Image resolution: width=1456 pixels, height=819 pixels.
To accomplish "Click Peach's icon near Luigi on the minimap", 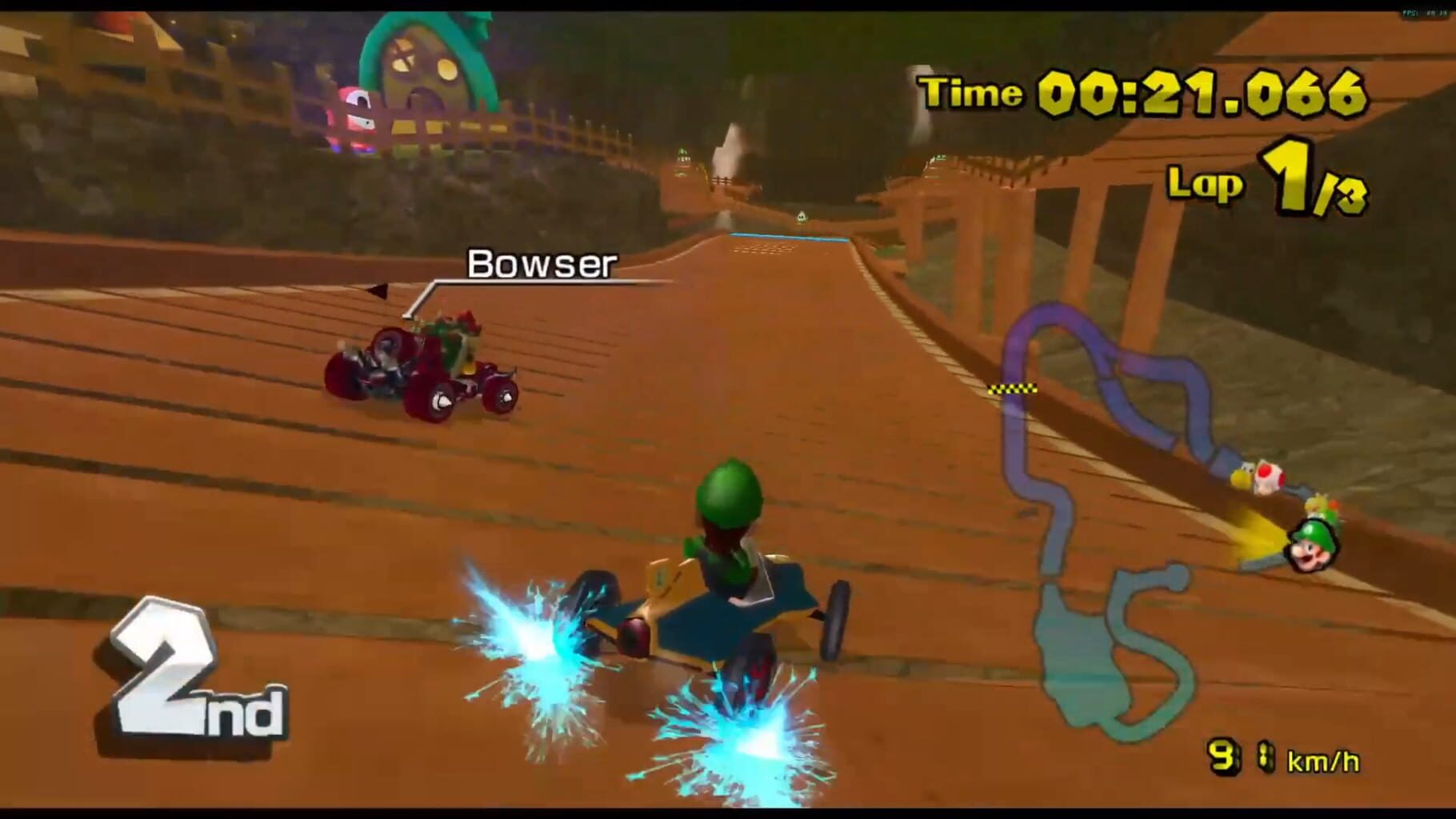I will point(1317,502).
